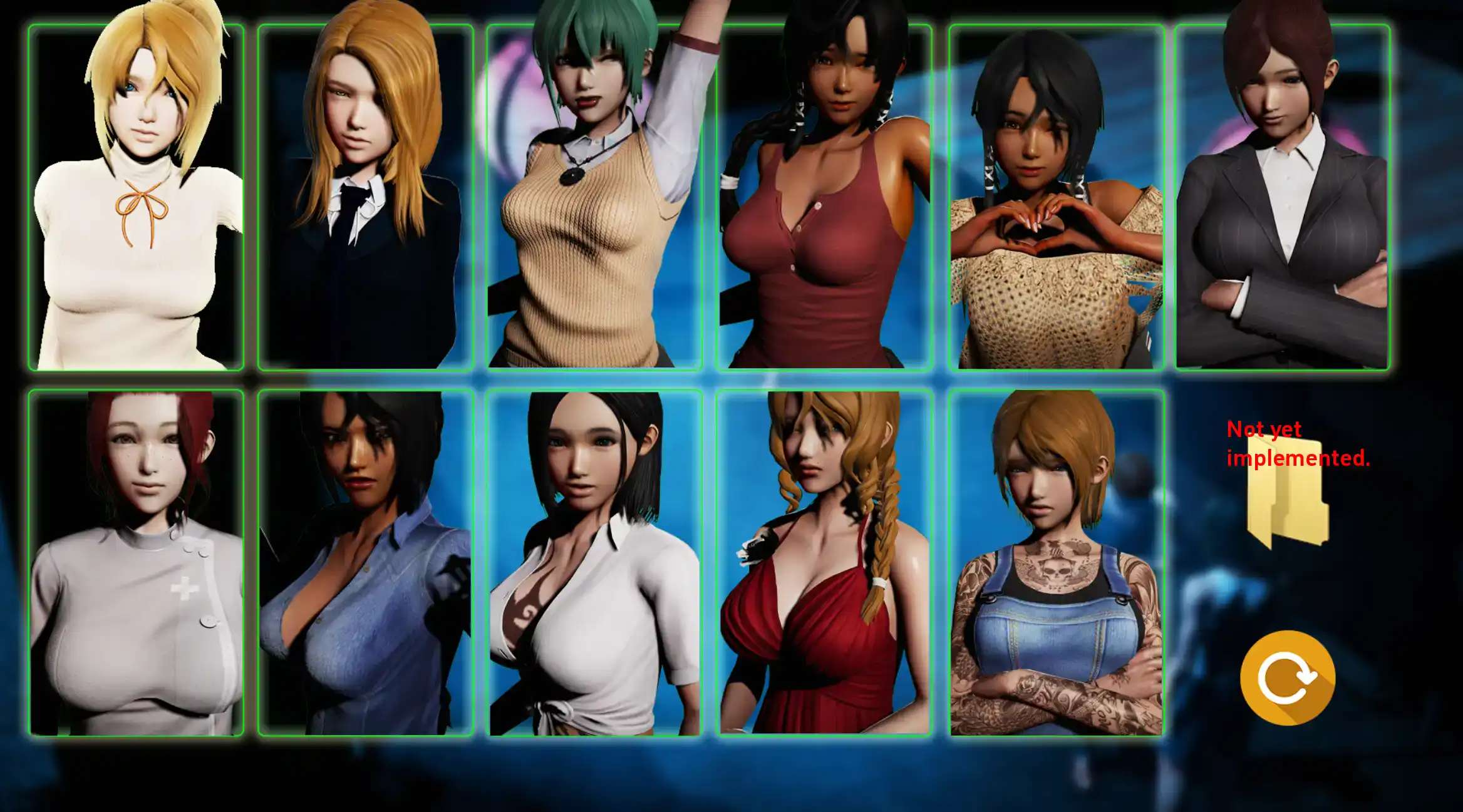Select the character in the red tank top
The height and width of the screenshot is (812, 1463).
pyautogui.click(x=824, y=197)
